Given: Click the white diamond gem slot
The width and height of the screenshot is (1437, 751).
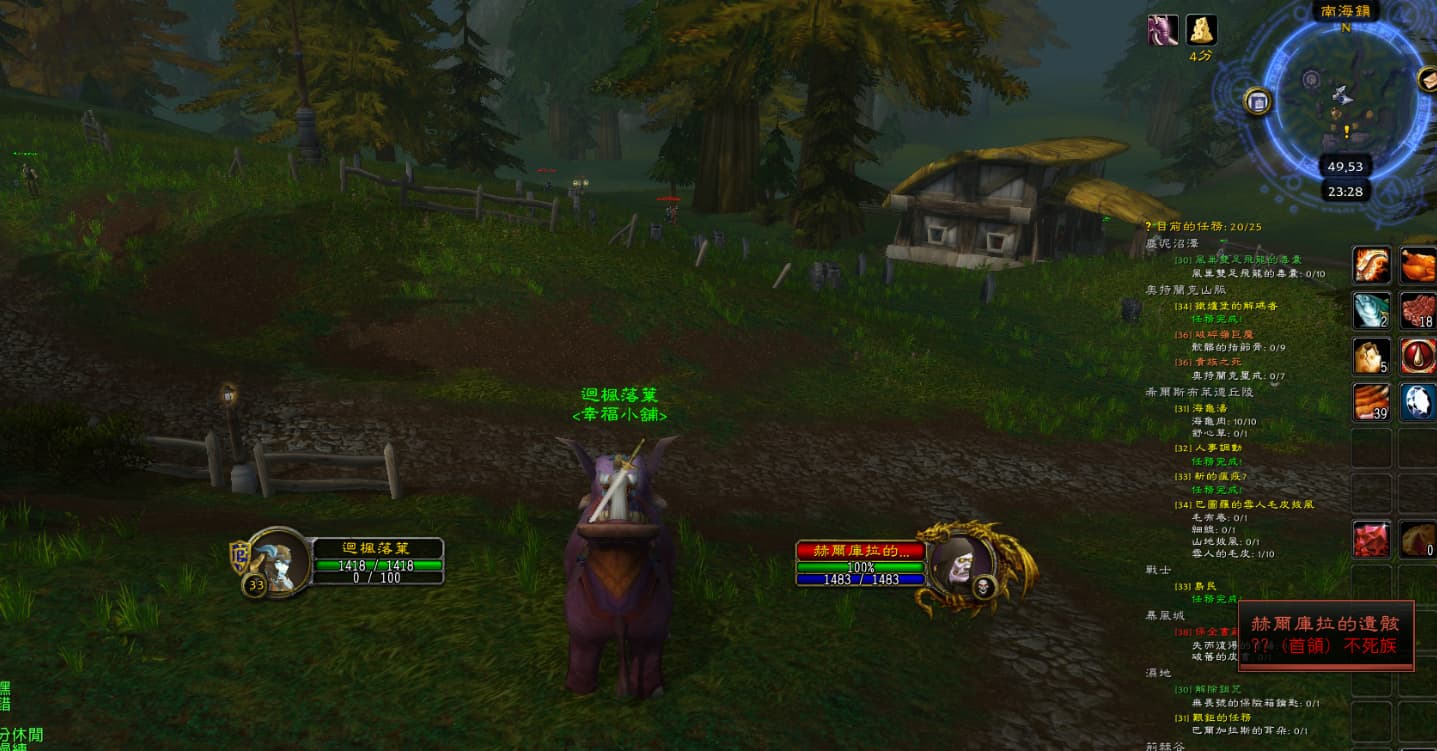Looking at the screenshot, I should click(1417, 402).
